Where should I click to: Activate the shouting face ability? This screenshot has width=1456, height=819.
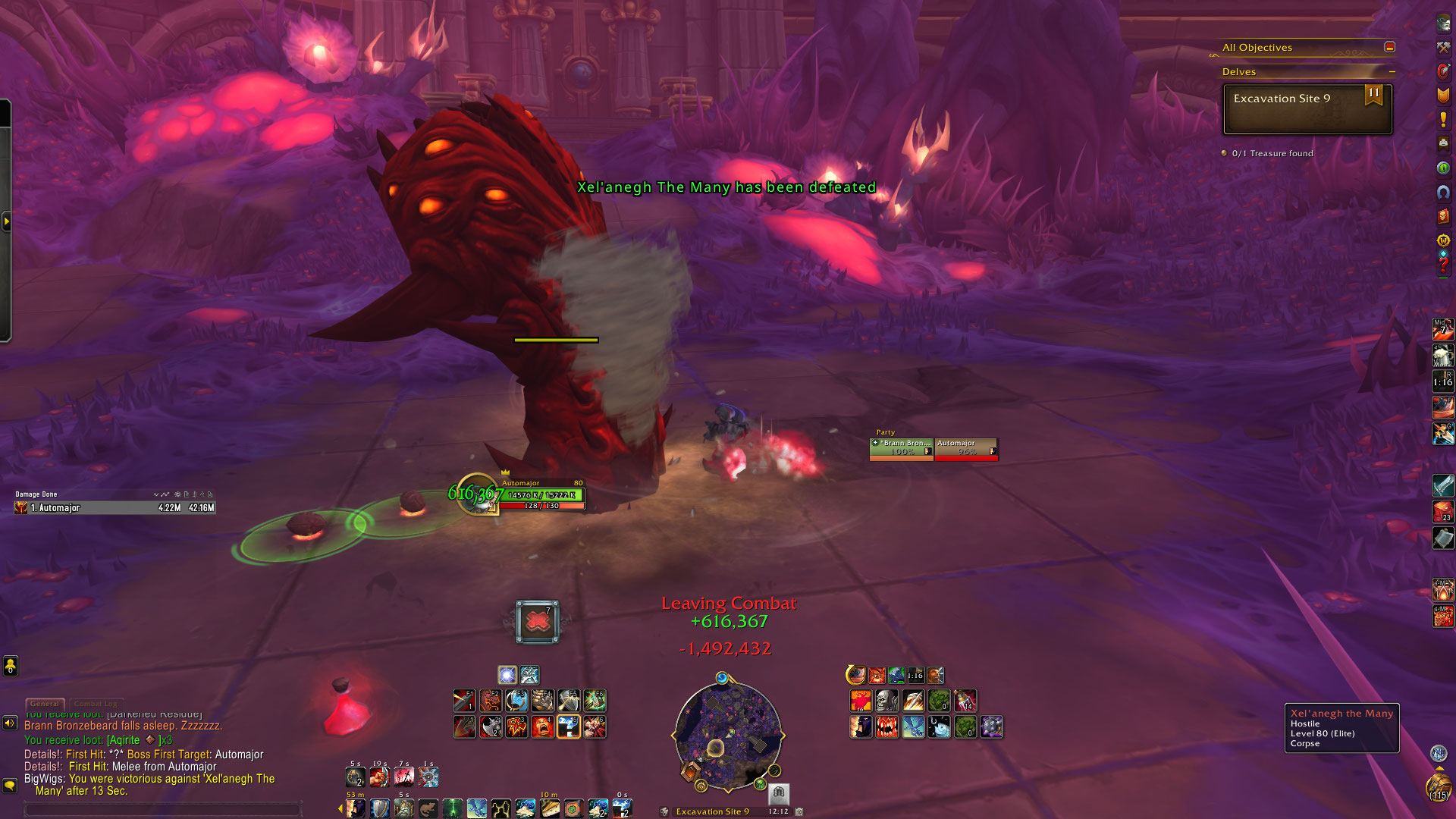542,726
